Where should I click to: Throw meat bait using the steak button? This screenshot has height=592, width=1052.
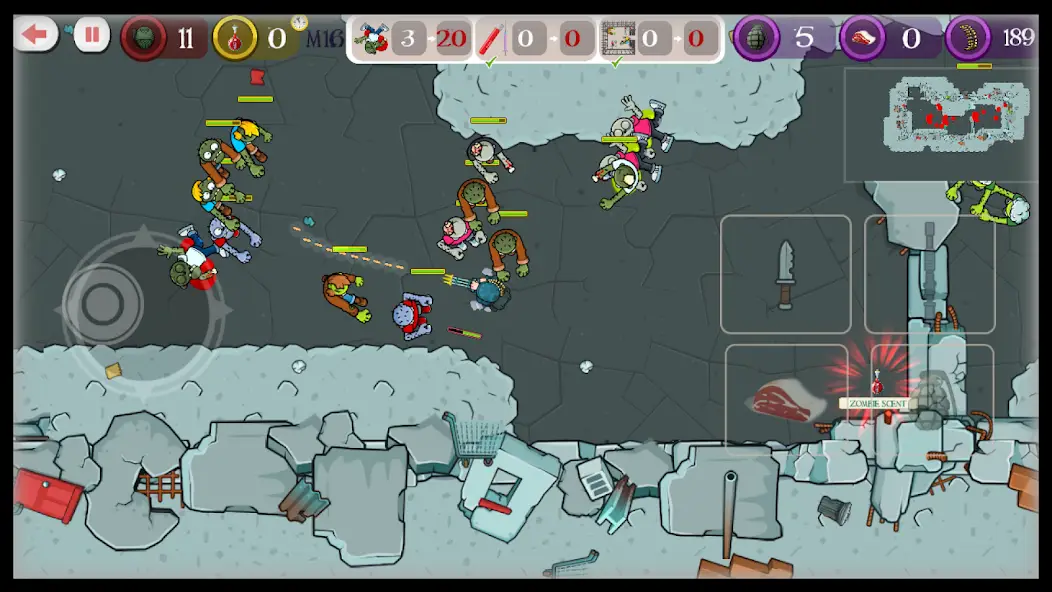785,400
